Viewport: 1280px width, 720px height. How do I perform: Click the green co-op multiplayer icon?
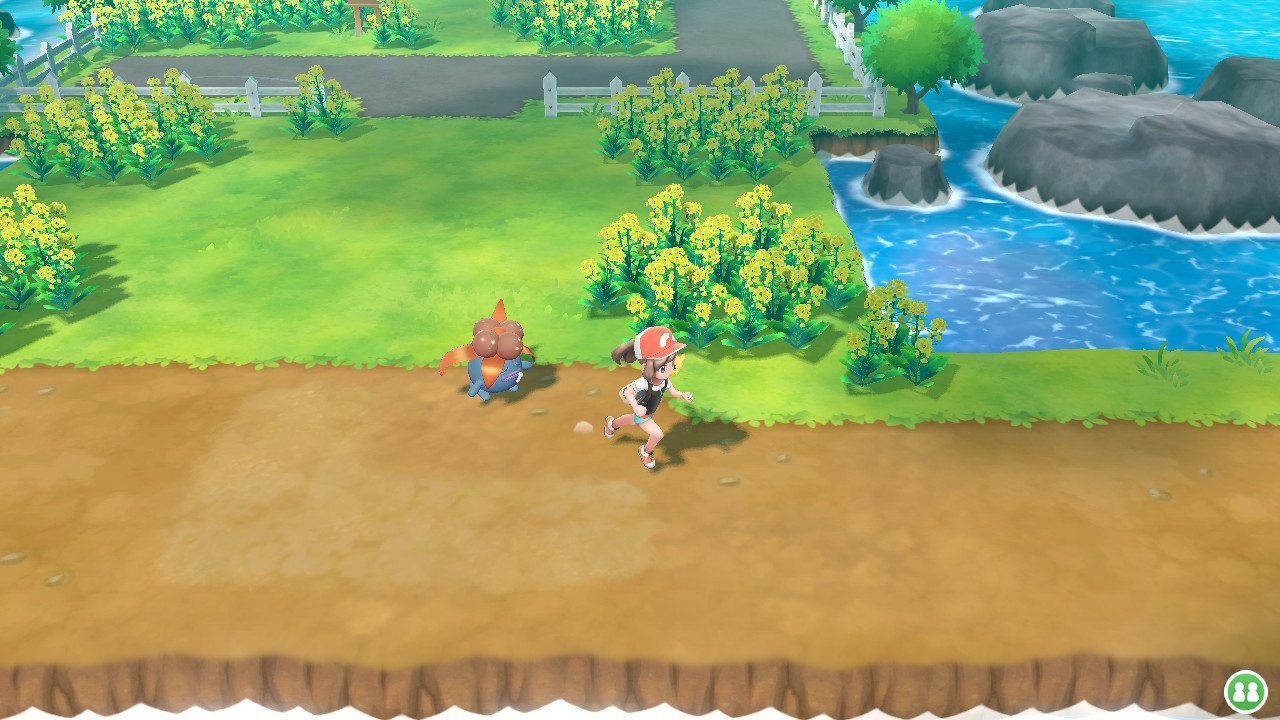point(1246,689)
